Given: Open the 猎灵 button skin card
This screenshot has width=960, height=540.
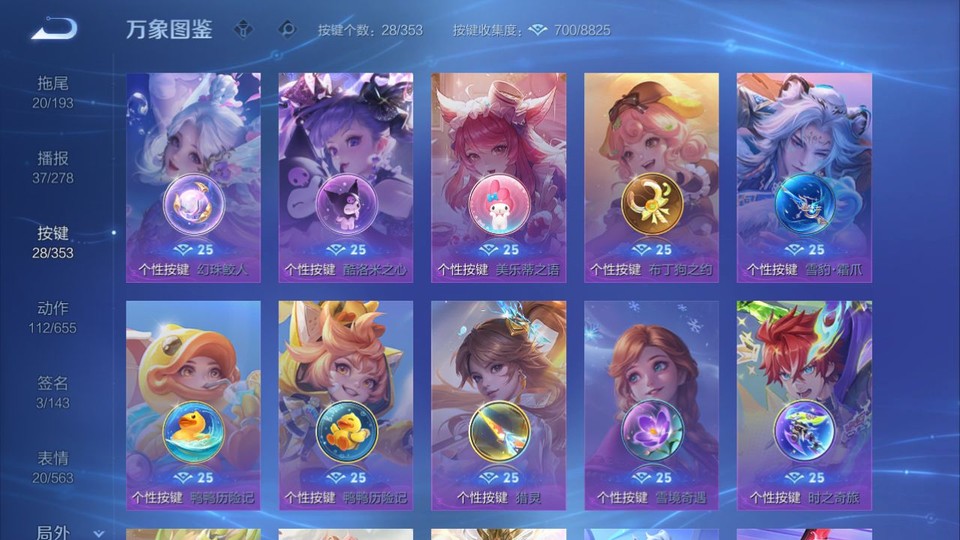Looking at the screenshot, I should point(498,405).
